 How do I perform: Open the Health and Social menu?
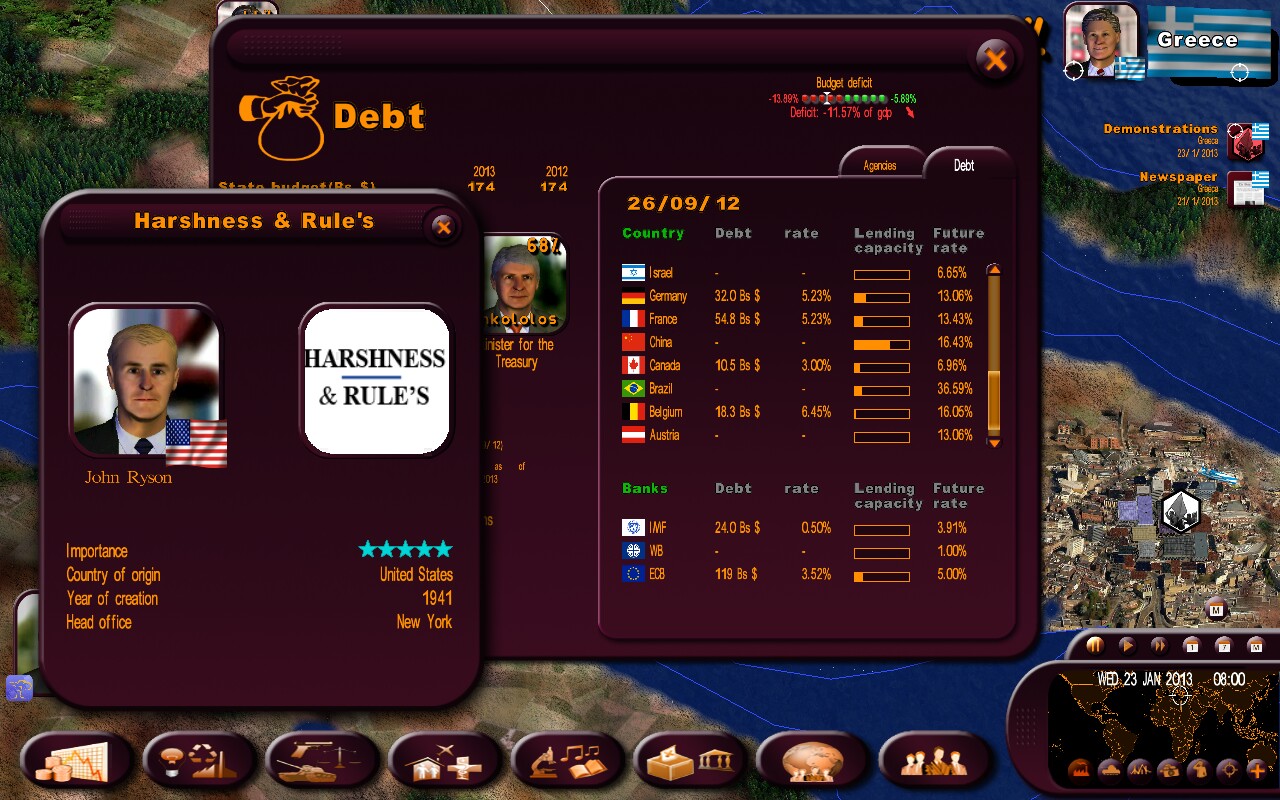point(445,762)
